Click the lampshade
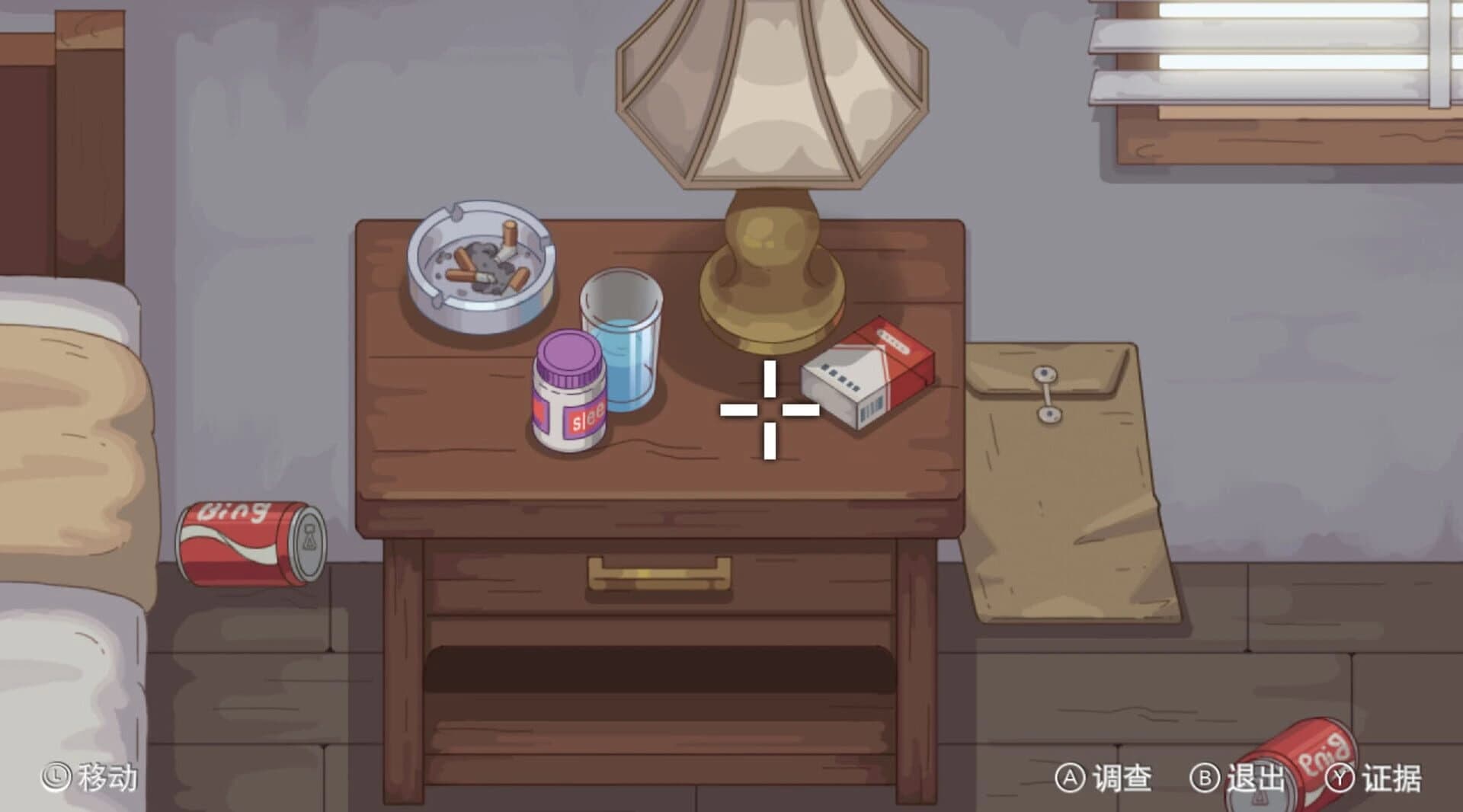The width and height of the screenshot is (1463, 812). tap(770, 91)
